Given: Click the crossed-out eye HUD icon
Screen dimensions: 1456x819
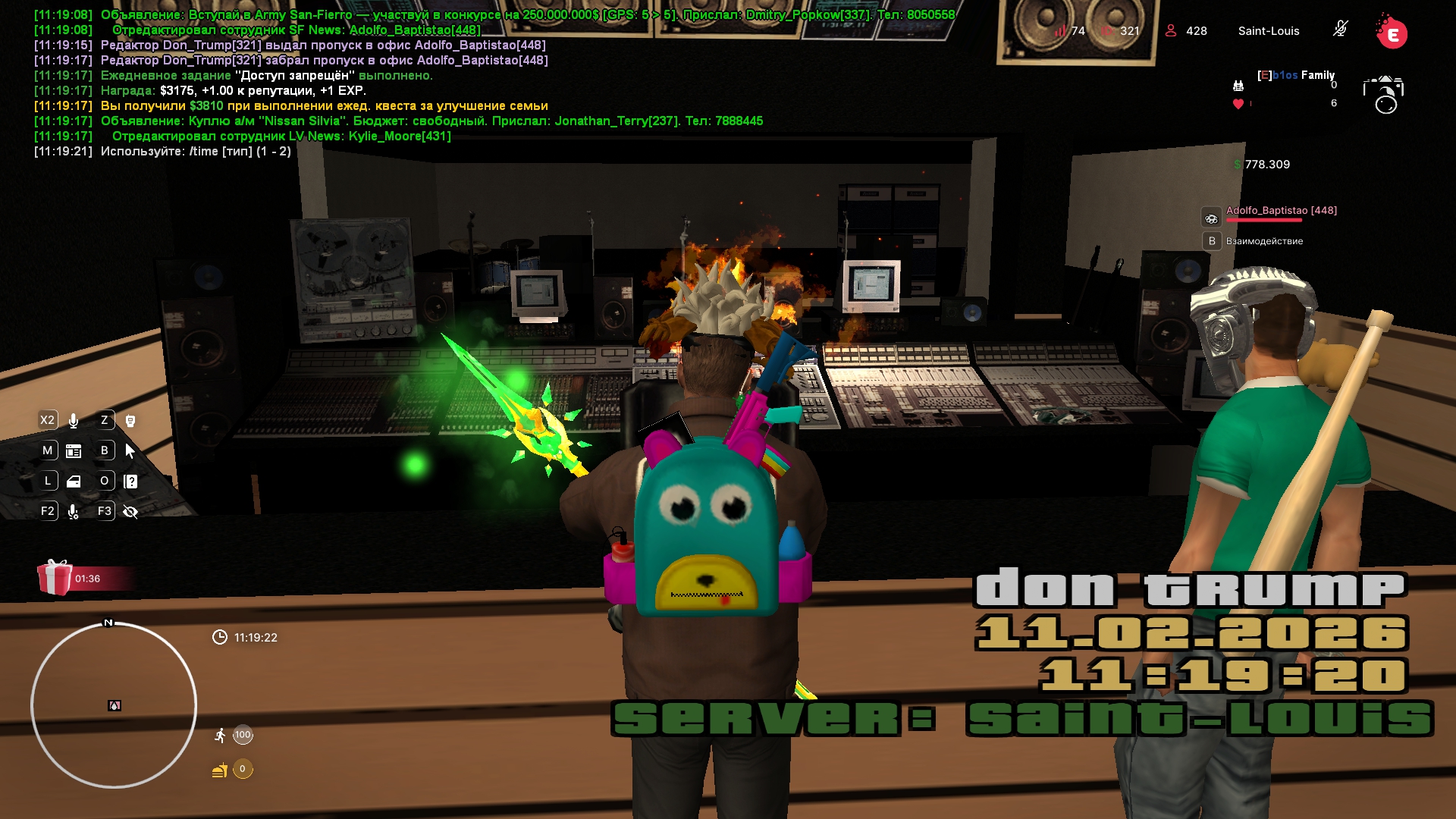Looking at the screenshot, I should 130,512.
